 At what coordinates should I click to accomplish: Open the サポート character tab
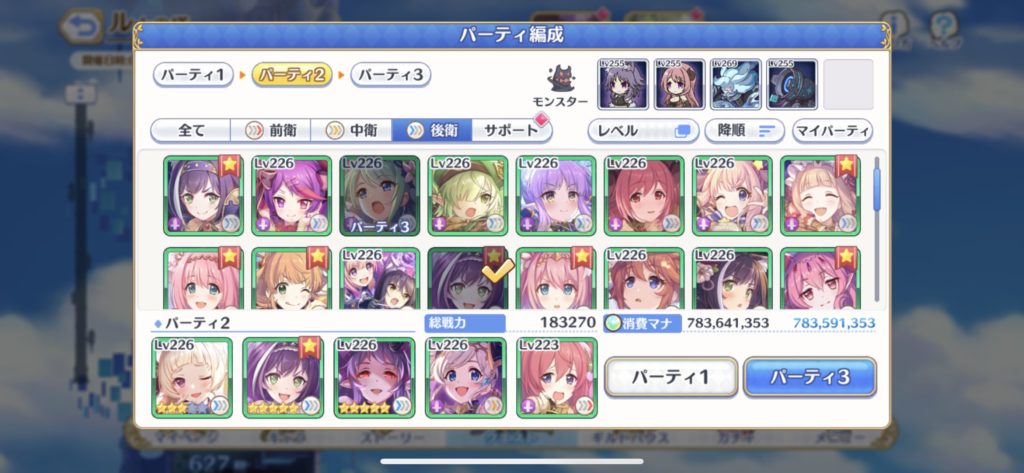[506, 131]
